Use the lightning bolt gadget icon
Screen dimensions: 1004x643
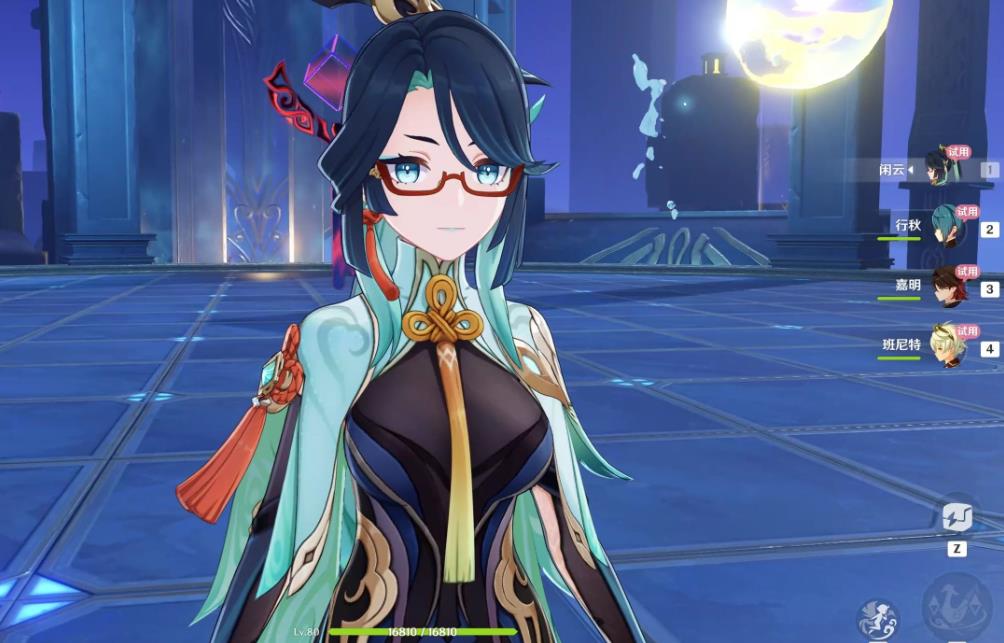point(957,517)
